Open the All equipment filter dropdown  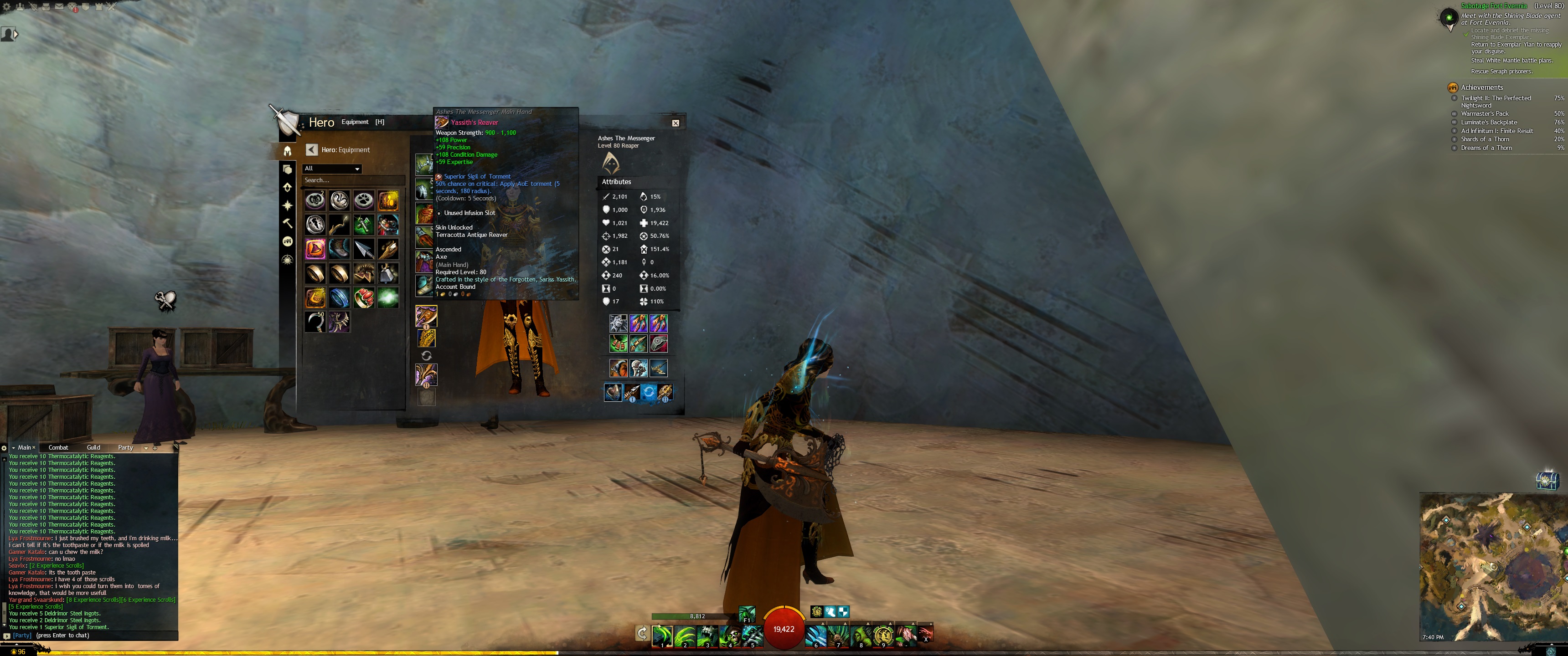(332, 169)
